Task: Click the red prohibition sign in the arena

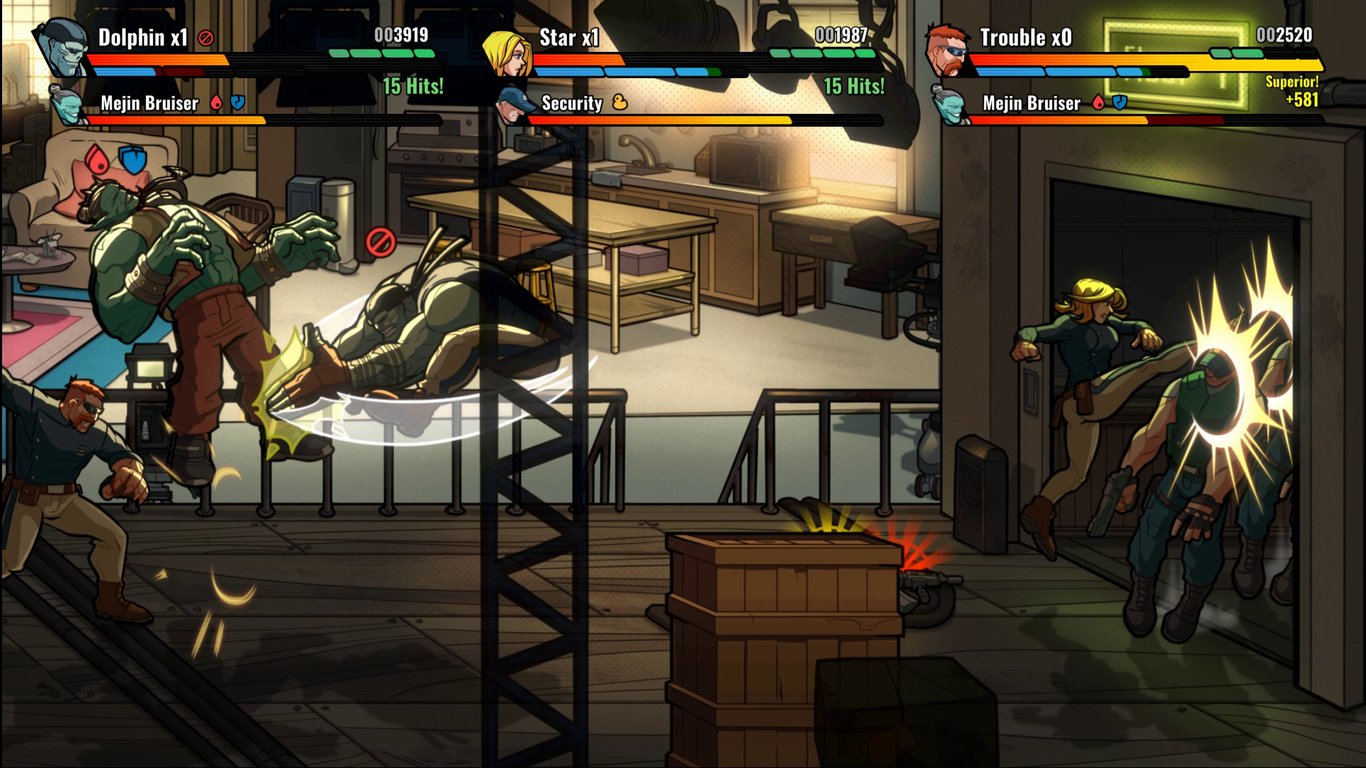Action: 379,239
